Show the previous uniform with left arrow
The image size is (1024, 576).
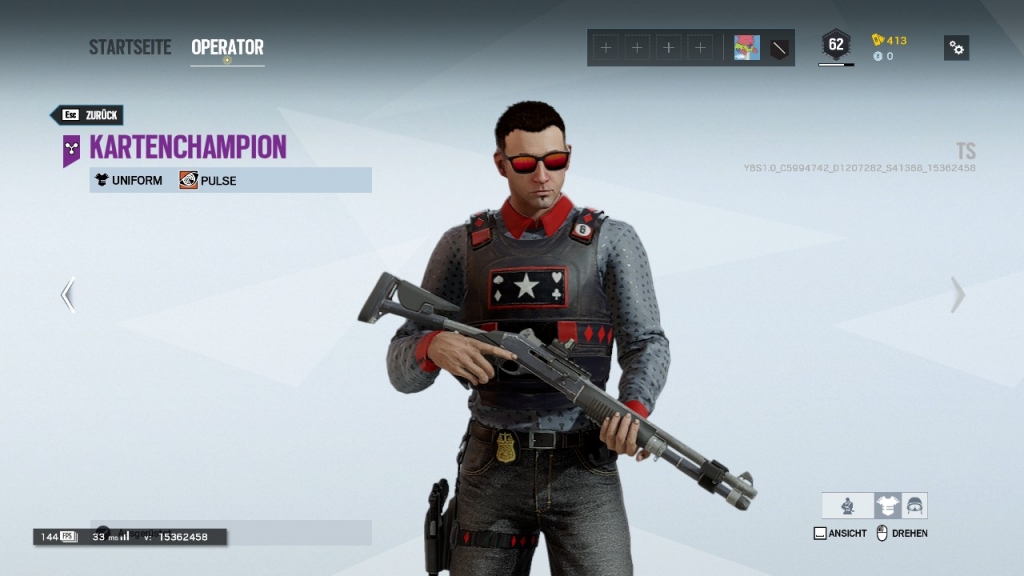point(68,295)
